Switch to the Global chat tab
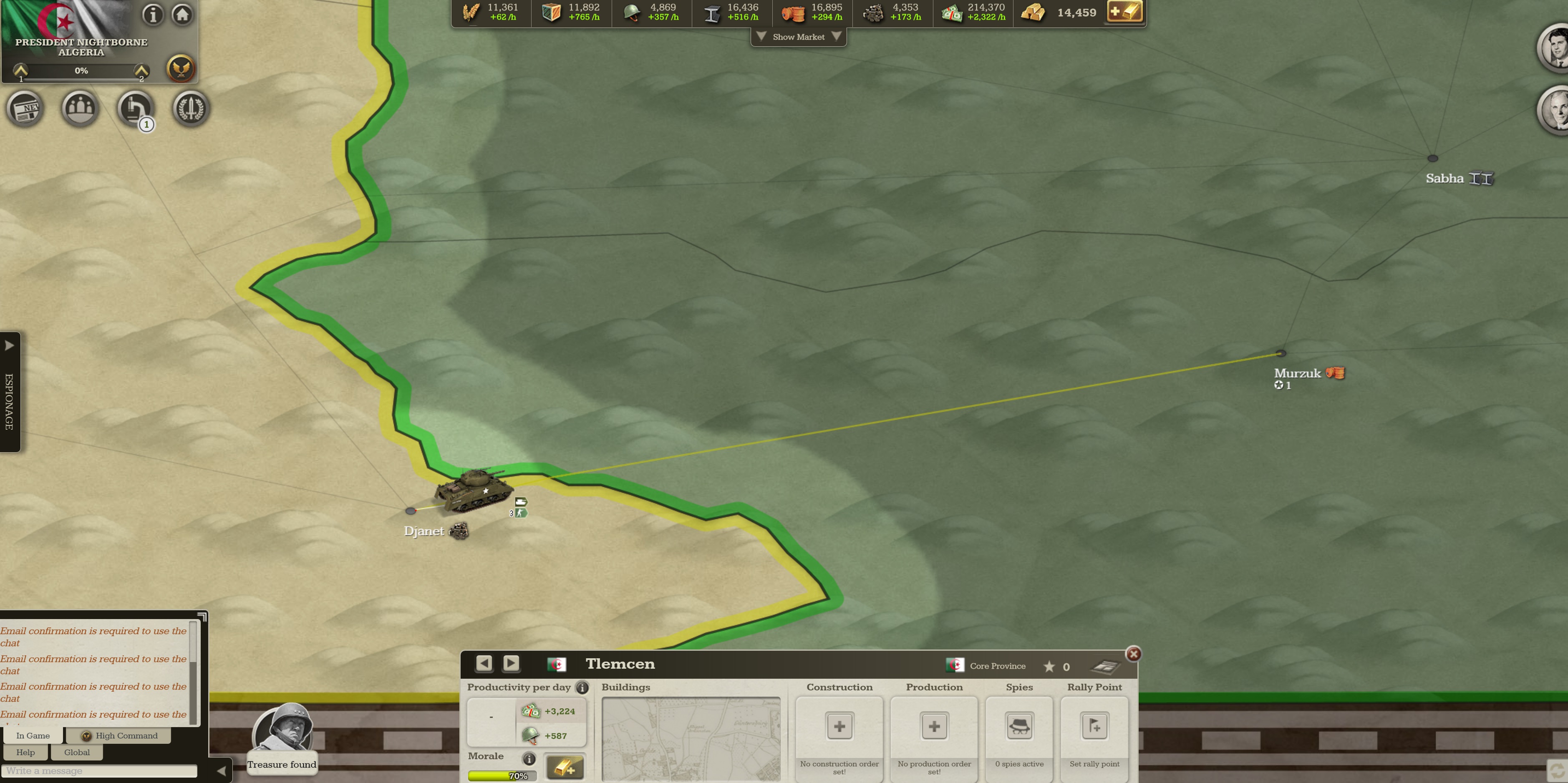The height and width of the screenshot is (783, 1568). tap(77, 753)
